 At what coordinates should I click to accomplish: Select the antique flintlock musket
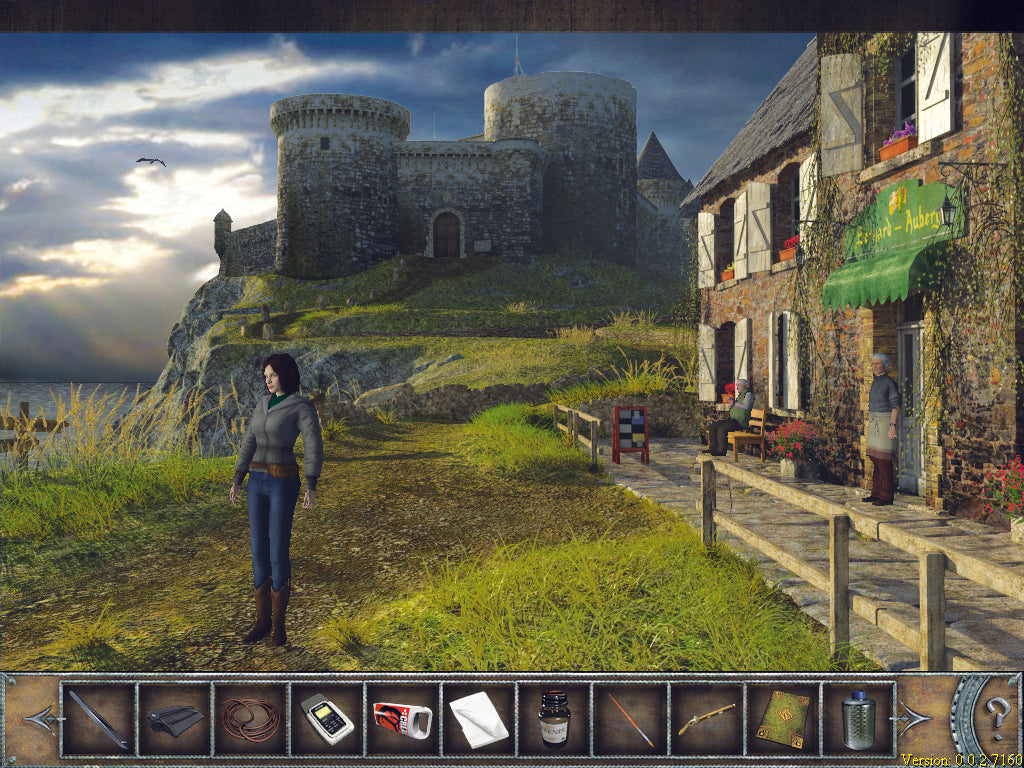tap(706, 719)
